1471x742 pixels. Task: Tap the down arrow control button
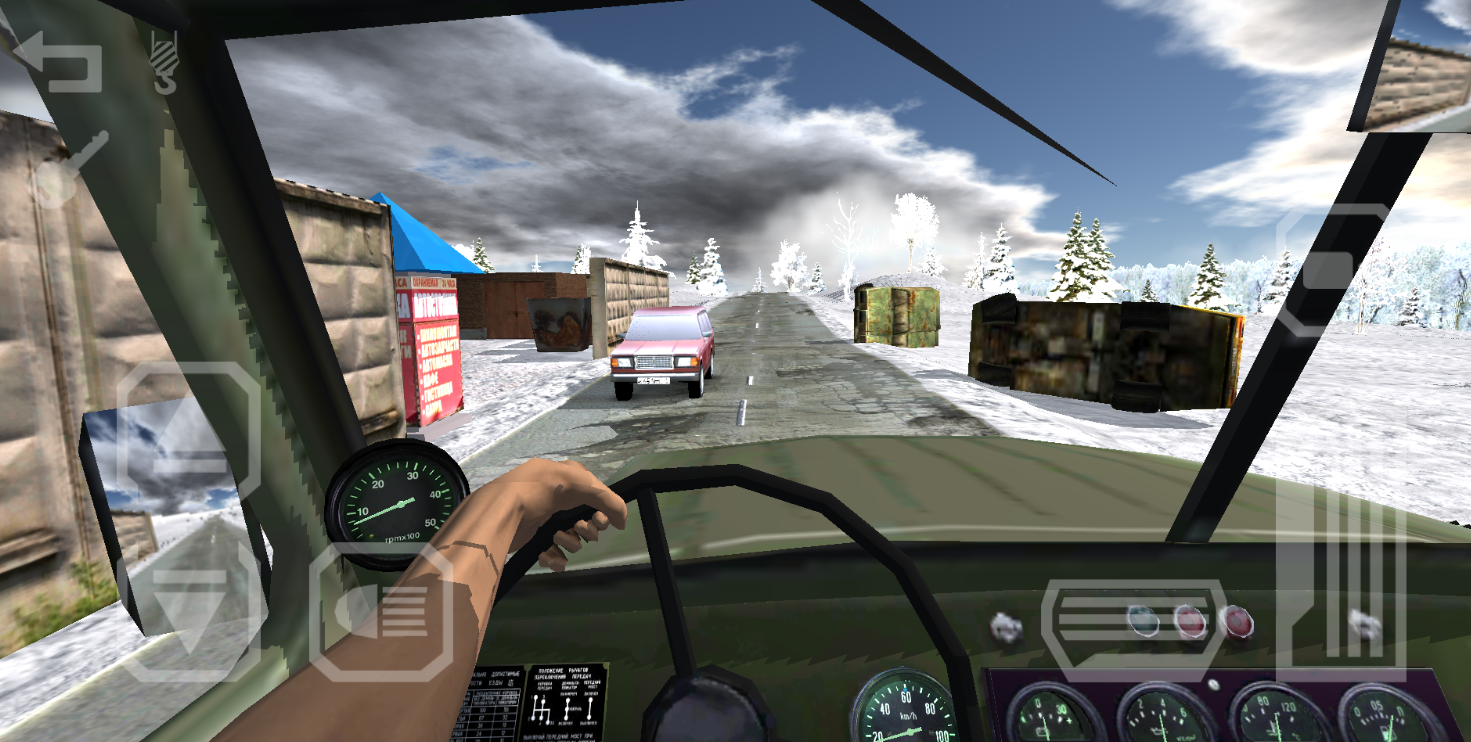pos(192,611)
